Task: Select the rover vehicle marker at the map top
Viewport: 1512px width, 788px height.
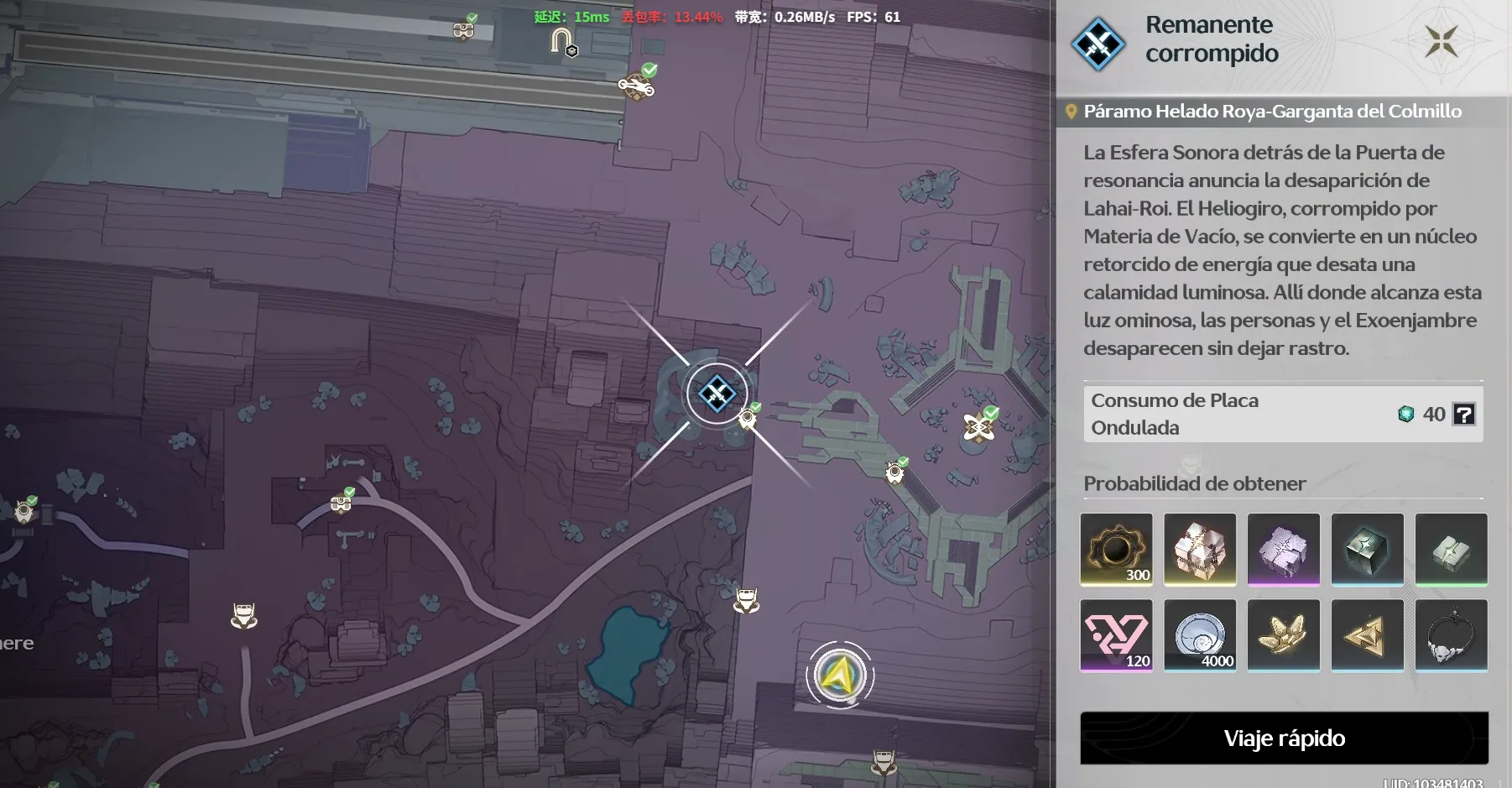Action: 635,87
